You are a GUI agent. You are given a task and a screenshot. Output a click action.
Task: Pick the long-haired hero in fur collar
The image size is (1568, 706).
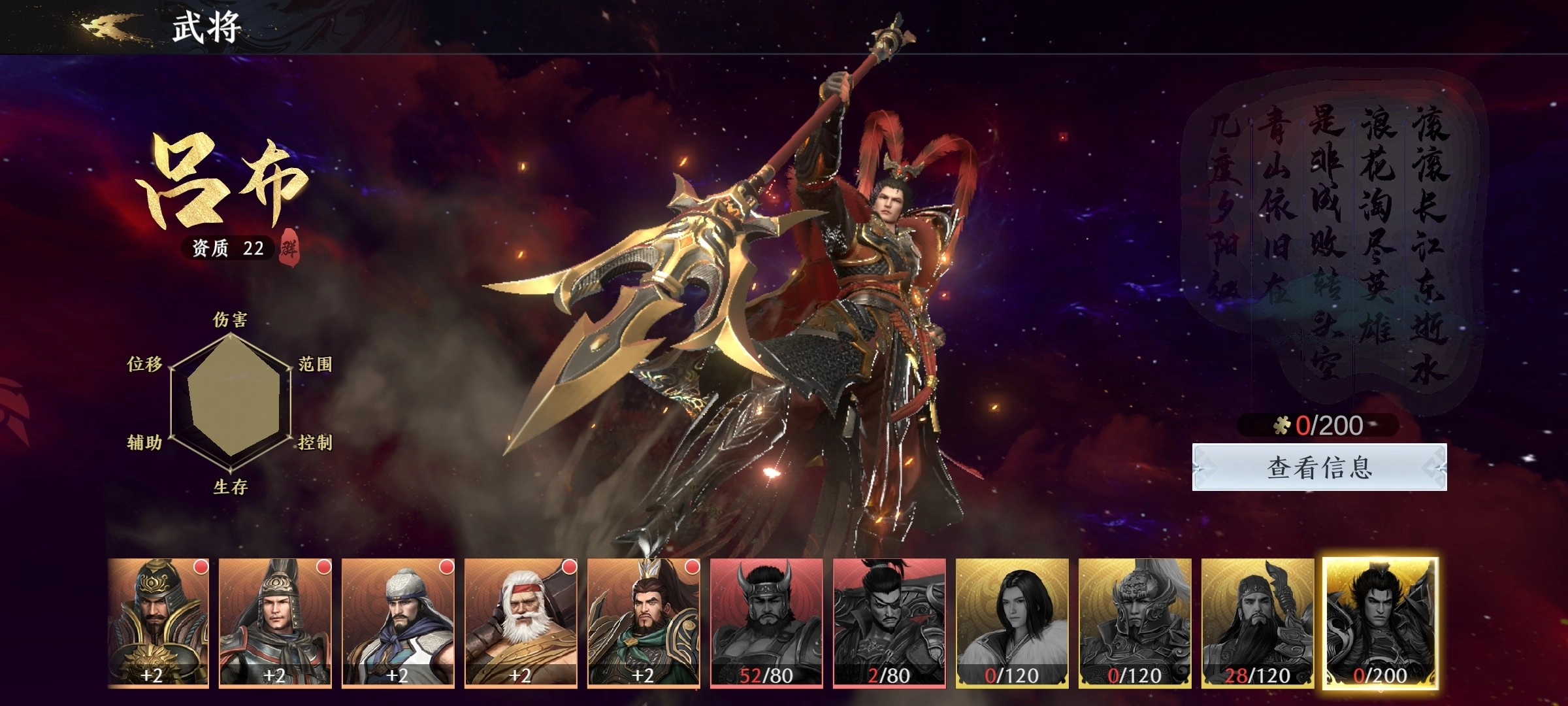click(x=1012, y=622)
